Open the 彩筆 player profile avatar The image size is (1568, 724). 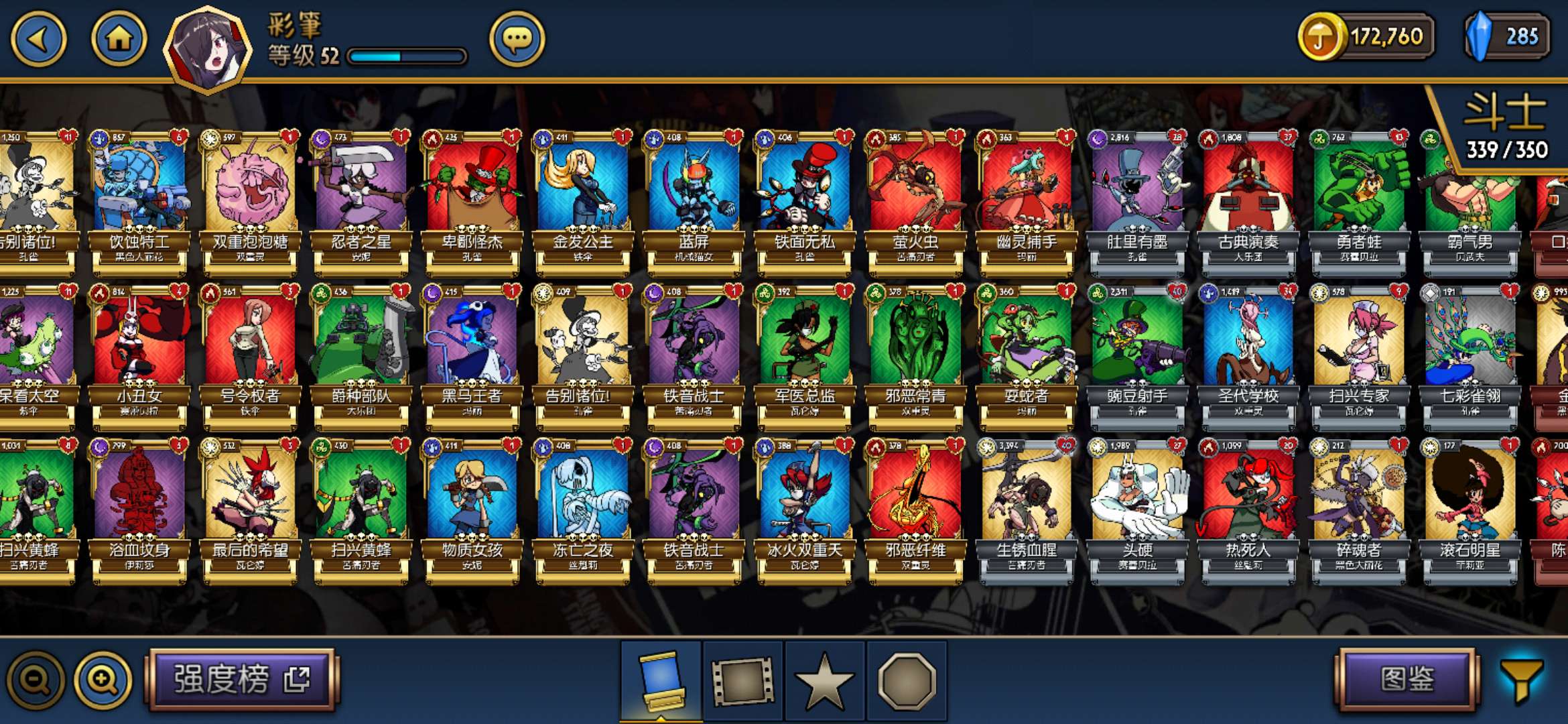[x=208, y=48]
